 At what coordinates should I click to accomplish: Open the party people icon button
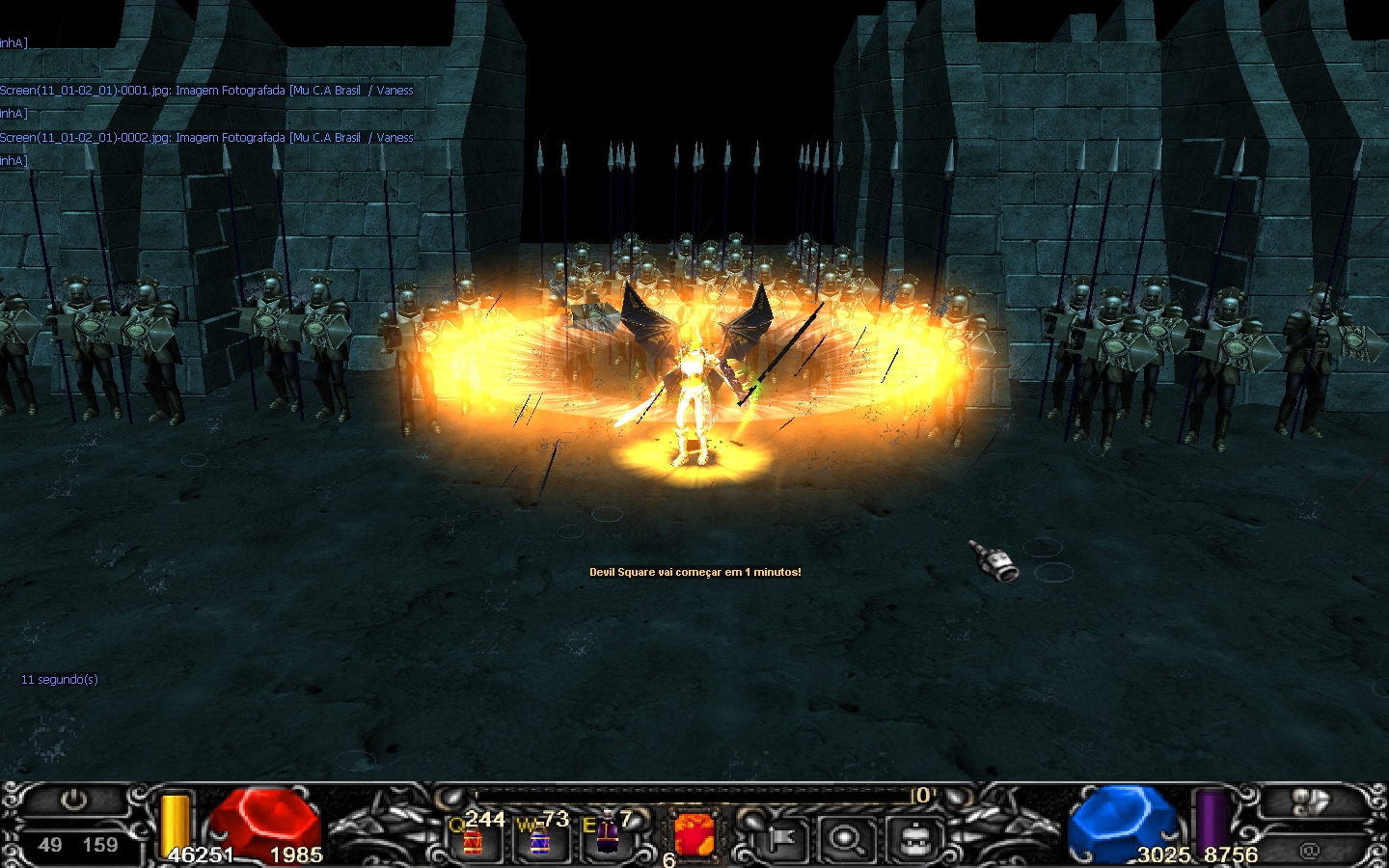pos(1310,801)
